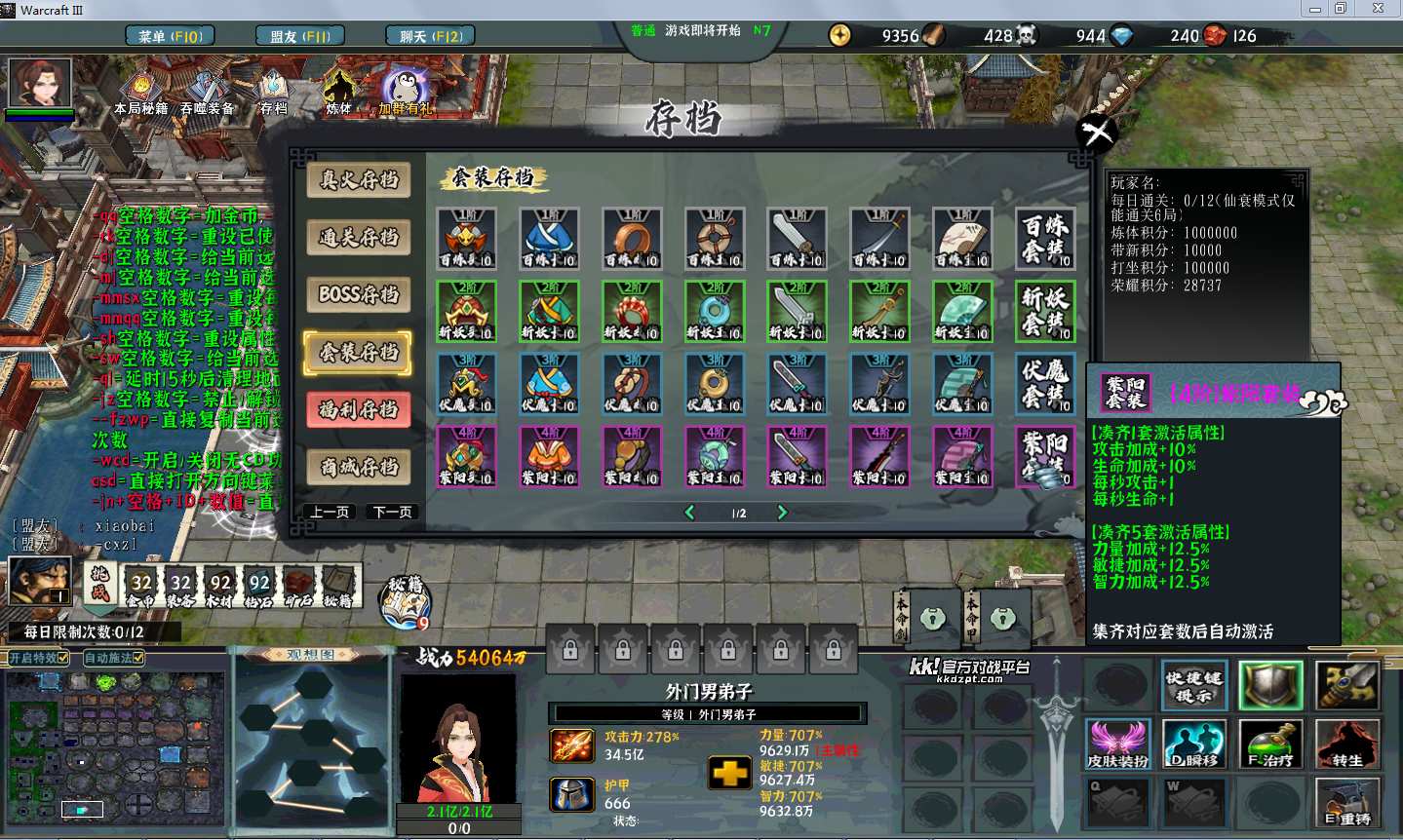The height and width of the screenshot is (840, 1403).
Task: Choose the 斩妖套装 set tile
Action: [x=1045, y=311]
